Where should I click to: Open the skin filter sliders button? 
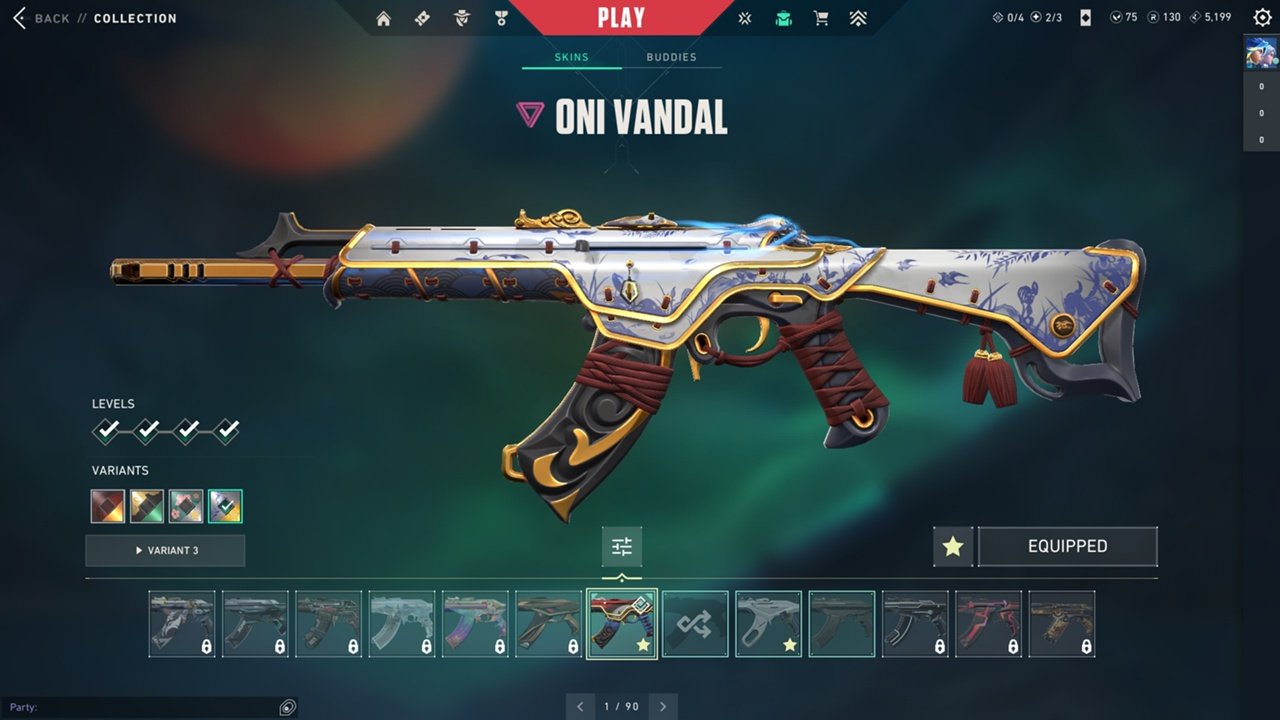pos(622,547)
